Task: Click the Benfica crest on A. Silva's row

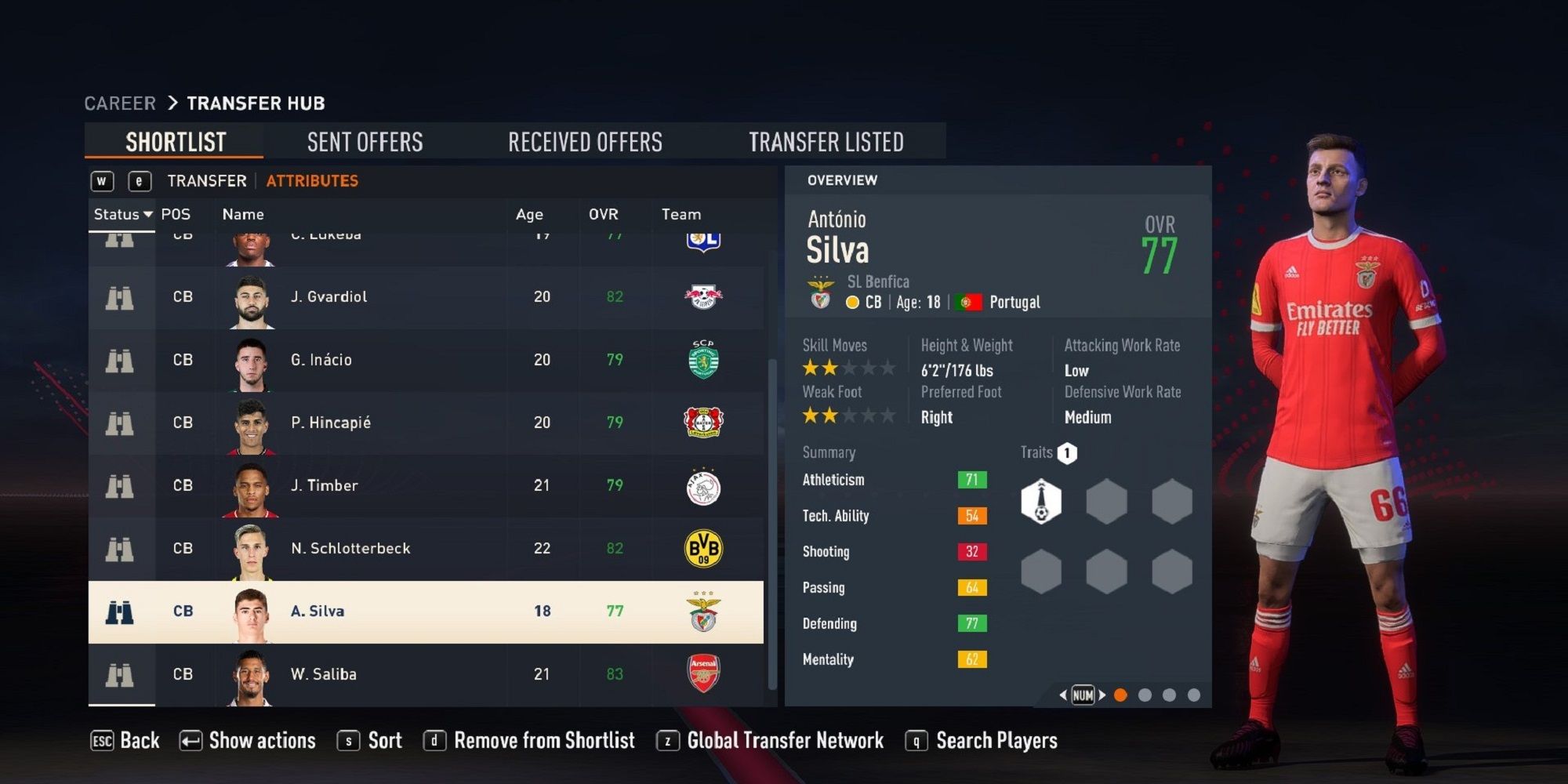Action: pos(704,610)
